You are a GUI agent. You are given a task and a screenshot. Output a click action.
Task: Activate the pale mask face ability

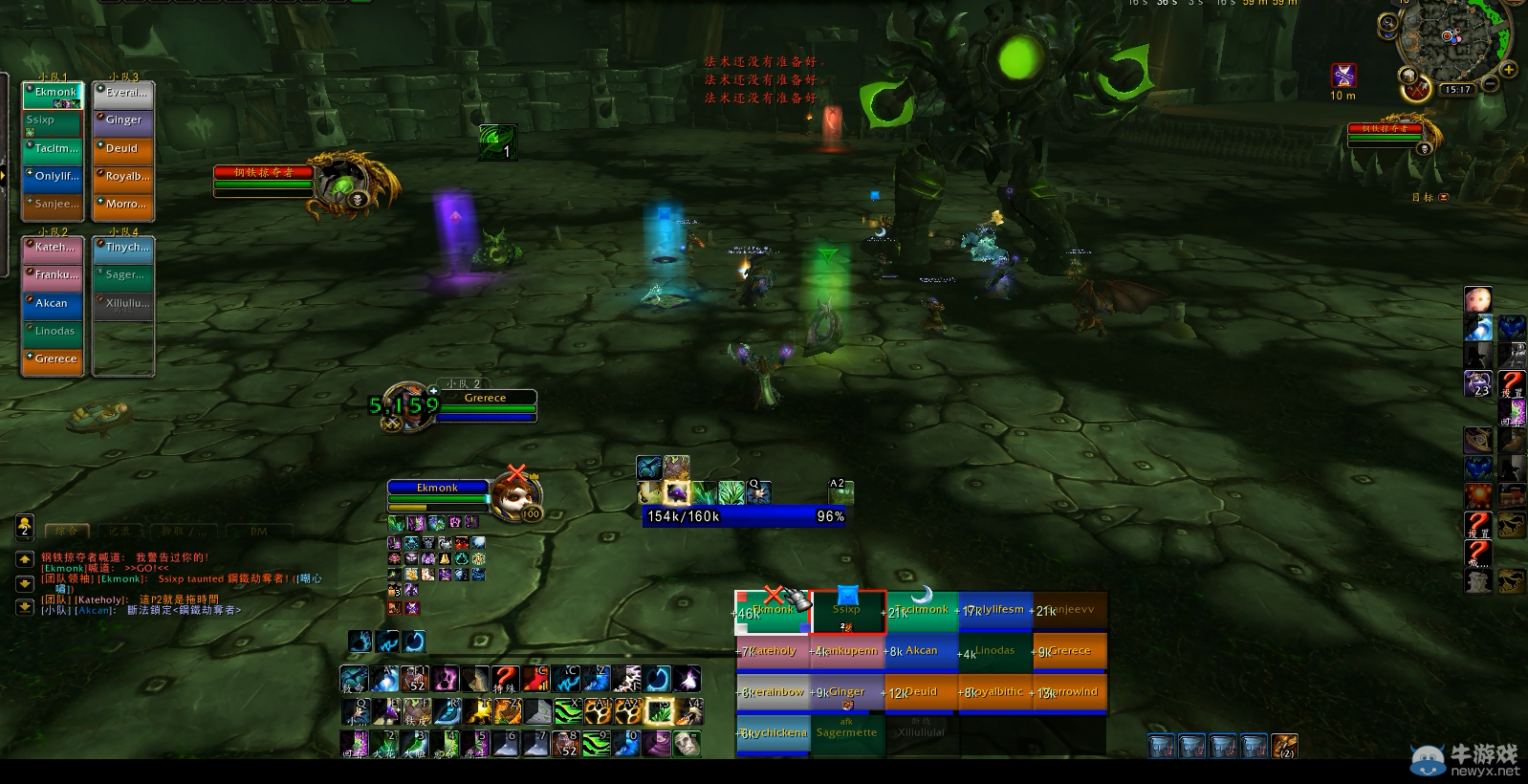pyautogui.click(x=687, y=743)
